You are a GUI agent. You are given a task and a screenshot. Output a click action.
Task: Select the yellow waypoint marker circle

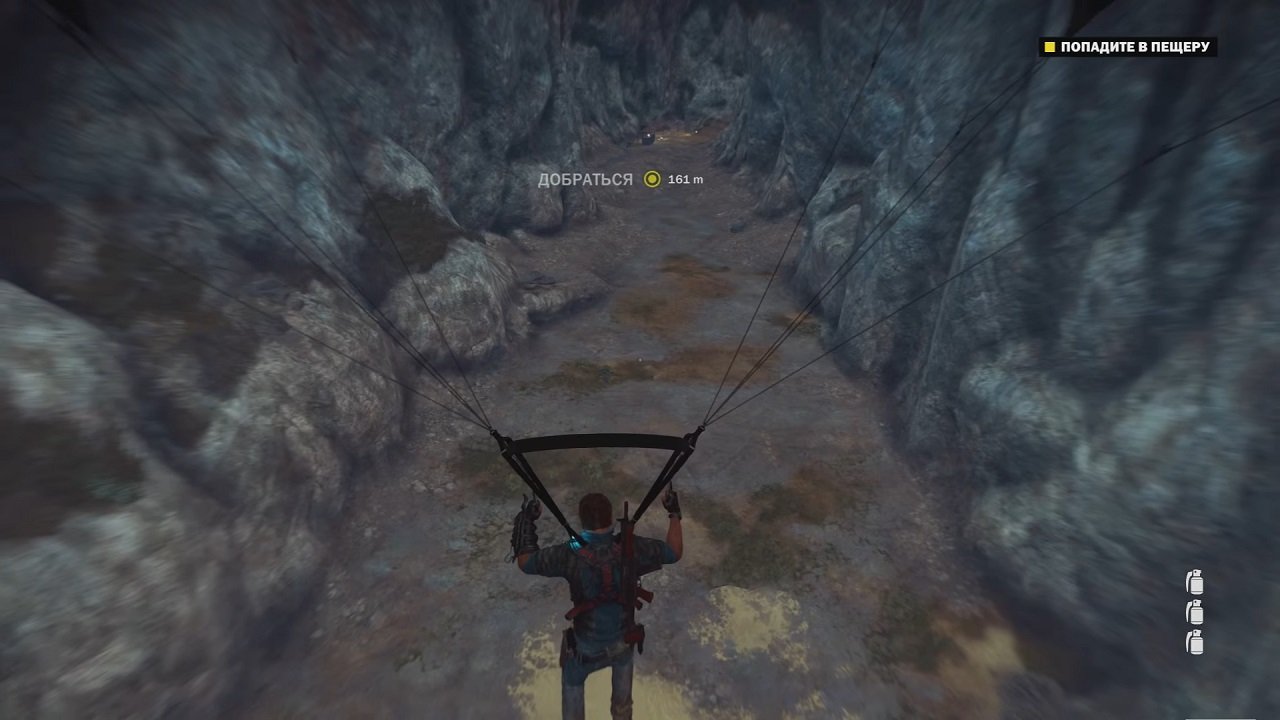654,180
